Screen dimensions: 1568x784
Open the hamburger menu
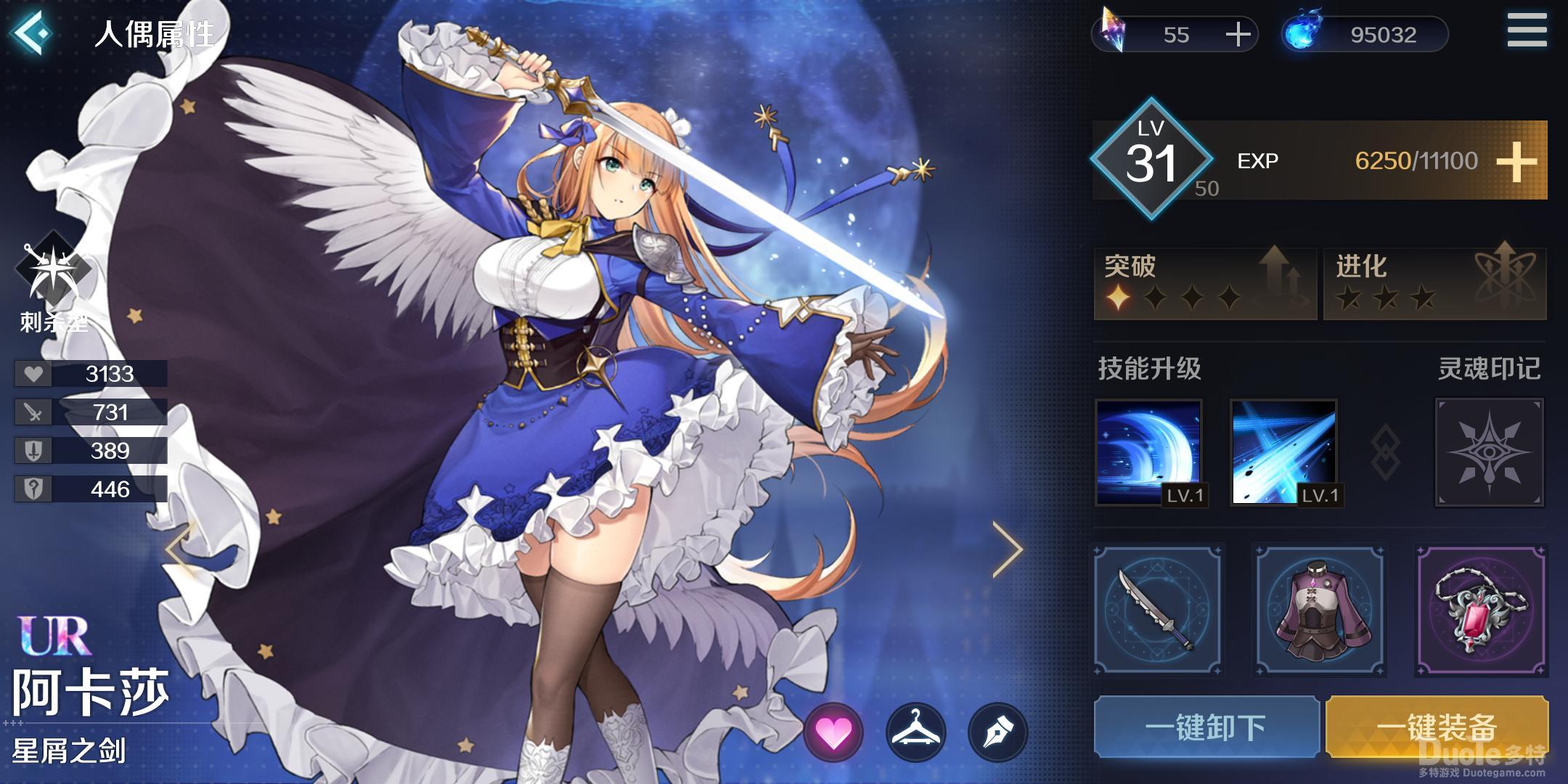tap(1527, 31)
